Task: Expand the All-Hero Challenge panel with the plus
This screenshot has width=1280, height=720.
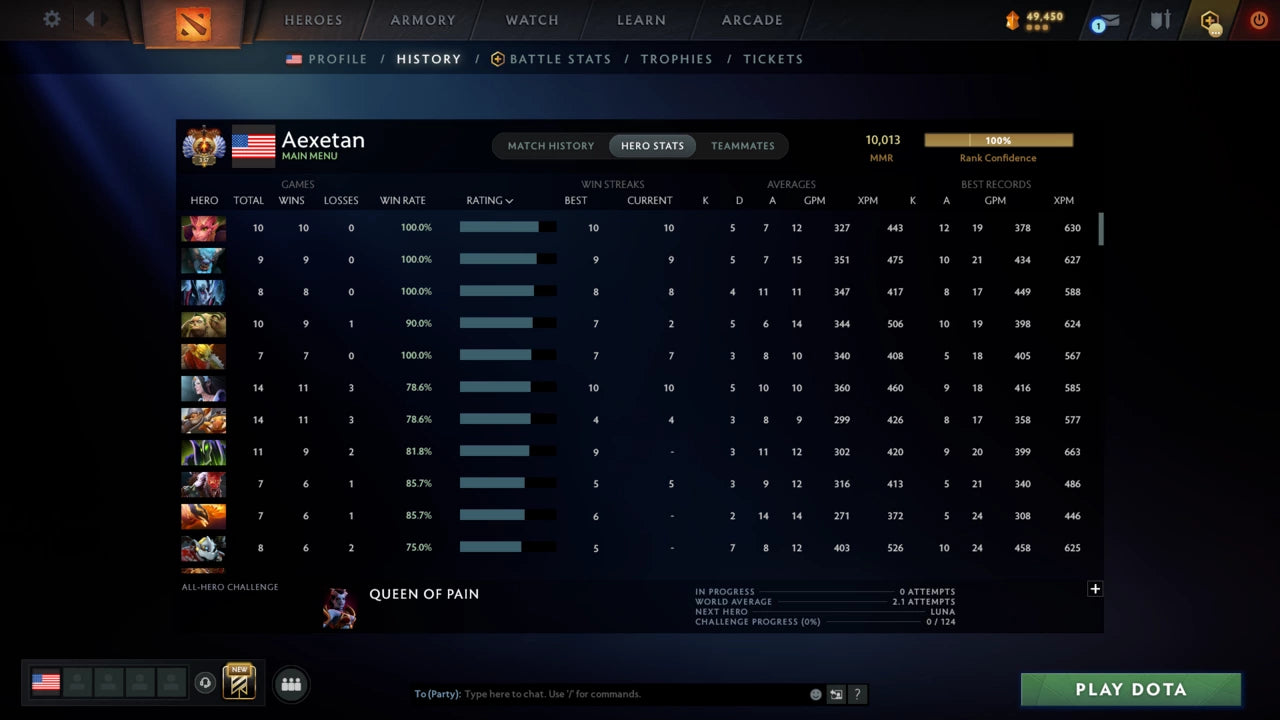Action: tap(1095, 589)
